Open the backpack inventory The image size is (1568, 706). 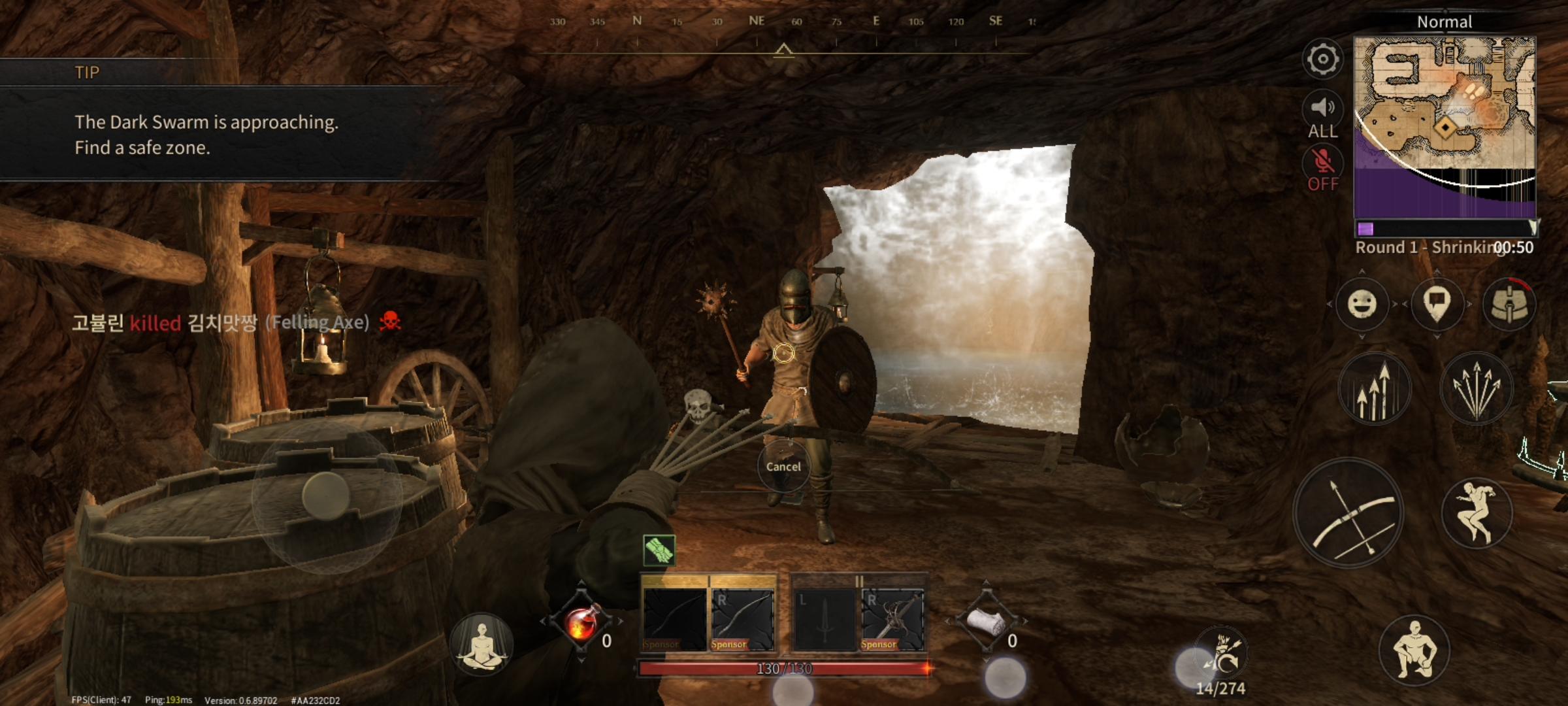[1509, 304]
